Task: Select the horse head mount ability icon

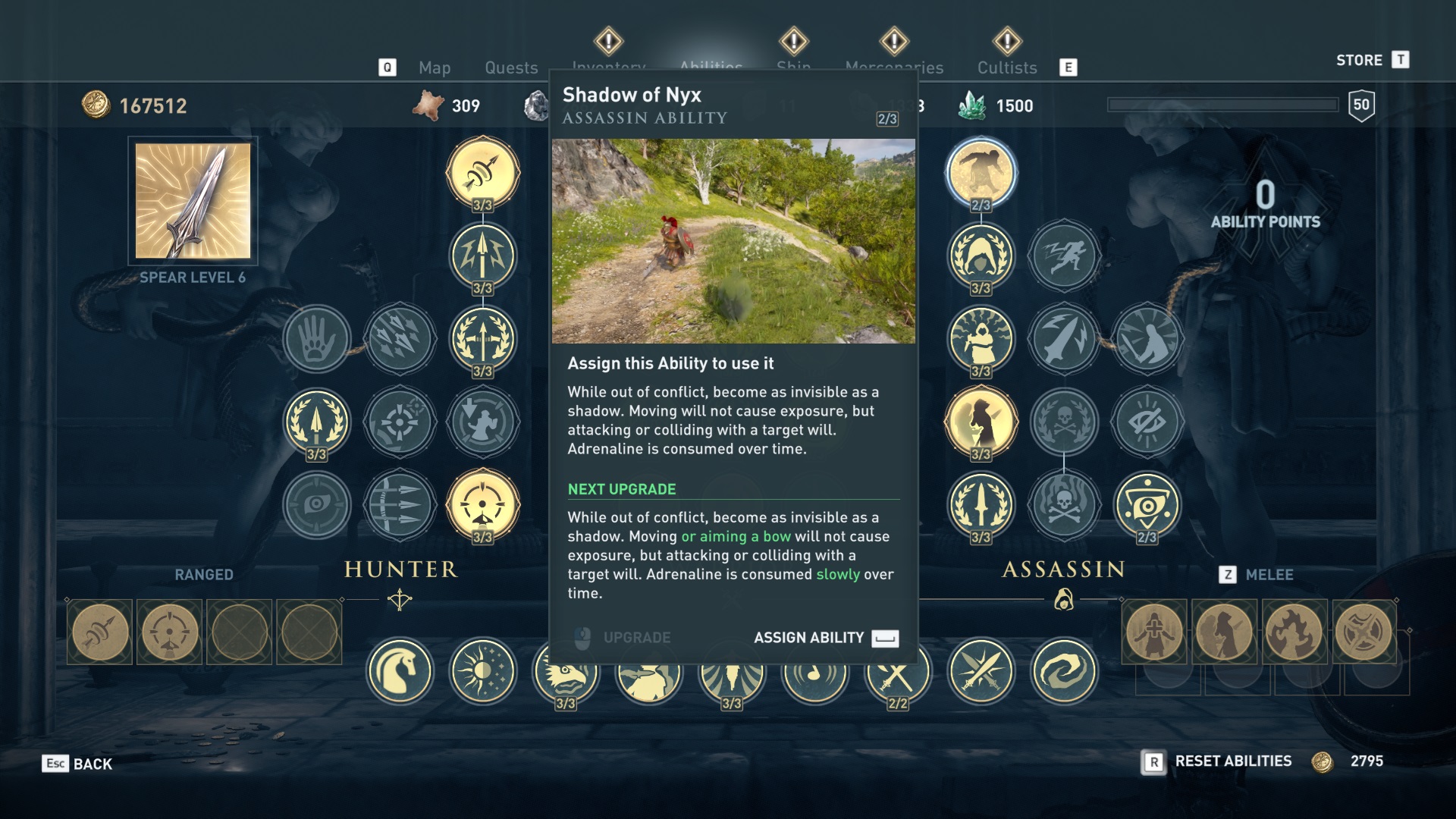Action: click(400, 672)
